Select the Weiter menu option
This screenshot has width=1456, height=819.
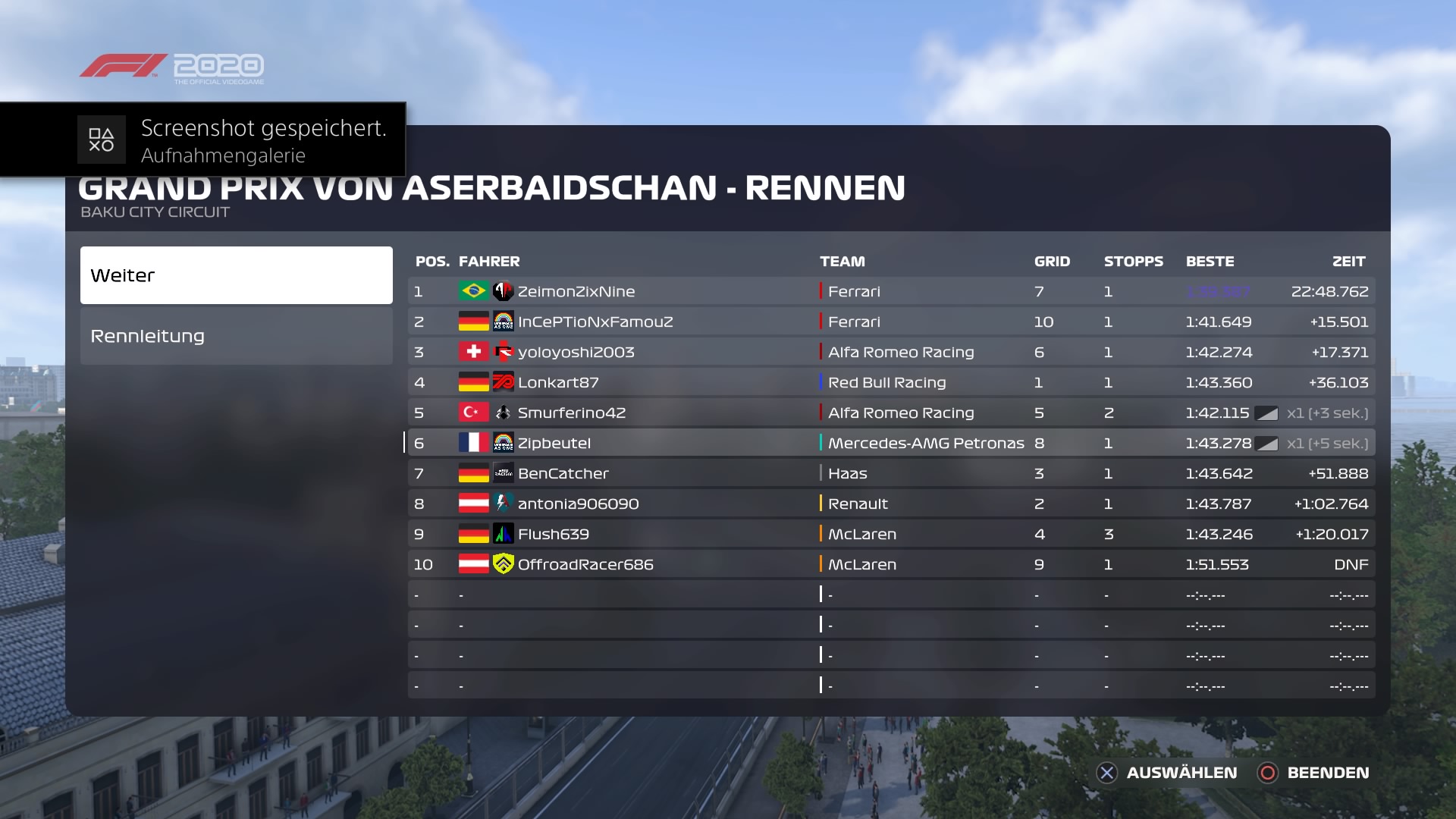pos(236,275)
